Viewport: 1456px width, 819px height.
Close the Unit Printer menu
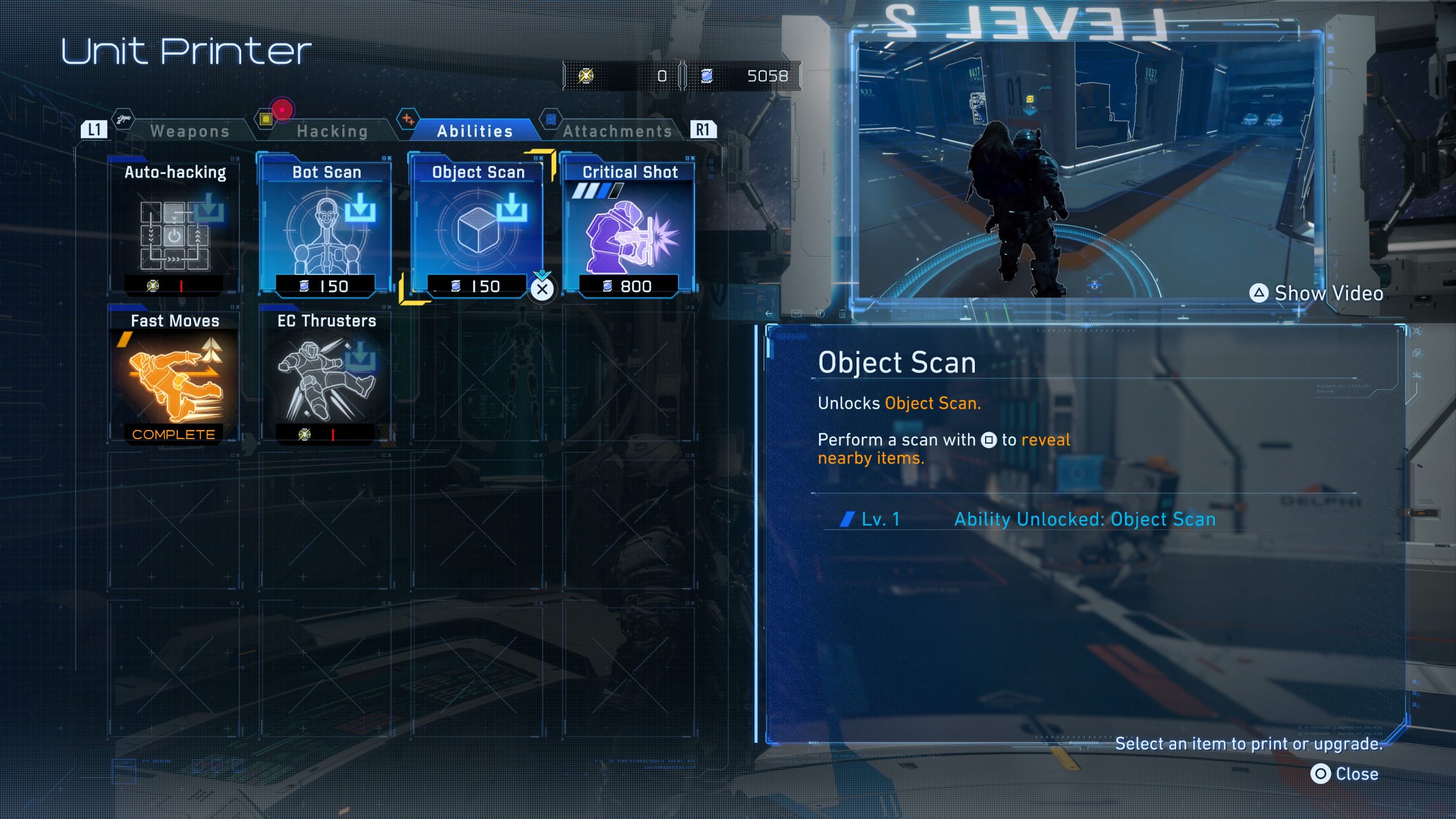[1345, 774]
